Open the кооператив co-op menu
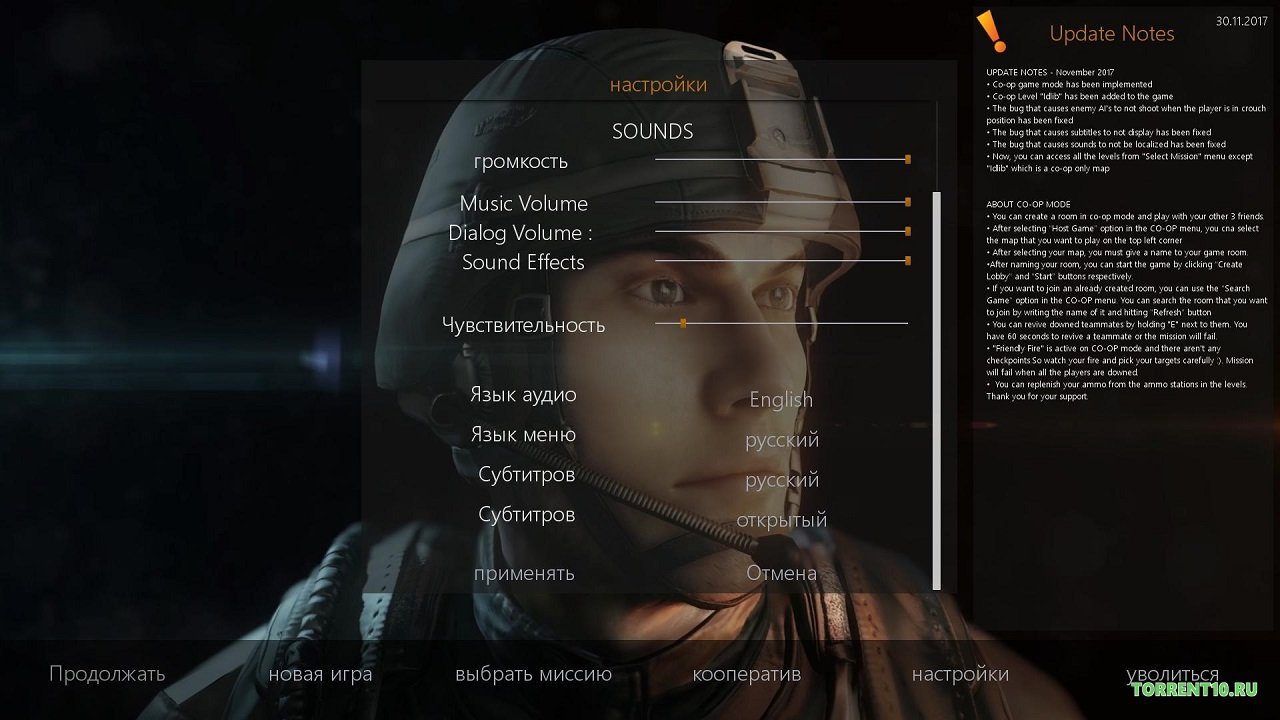 tap(746, 674)
